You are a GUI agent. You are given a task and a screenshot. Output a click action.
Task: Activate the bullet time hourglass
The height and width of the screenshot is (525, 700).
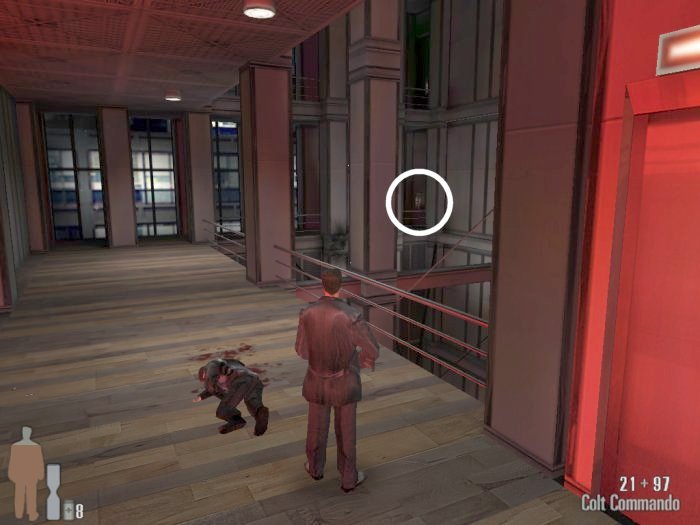pyautogui.click(x=53, y=491)
